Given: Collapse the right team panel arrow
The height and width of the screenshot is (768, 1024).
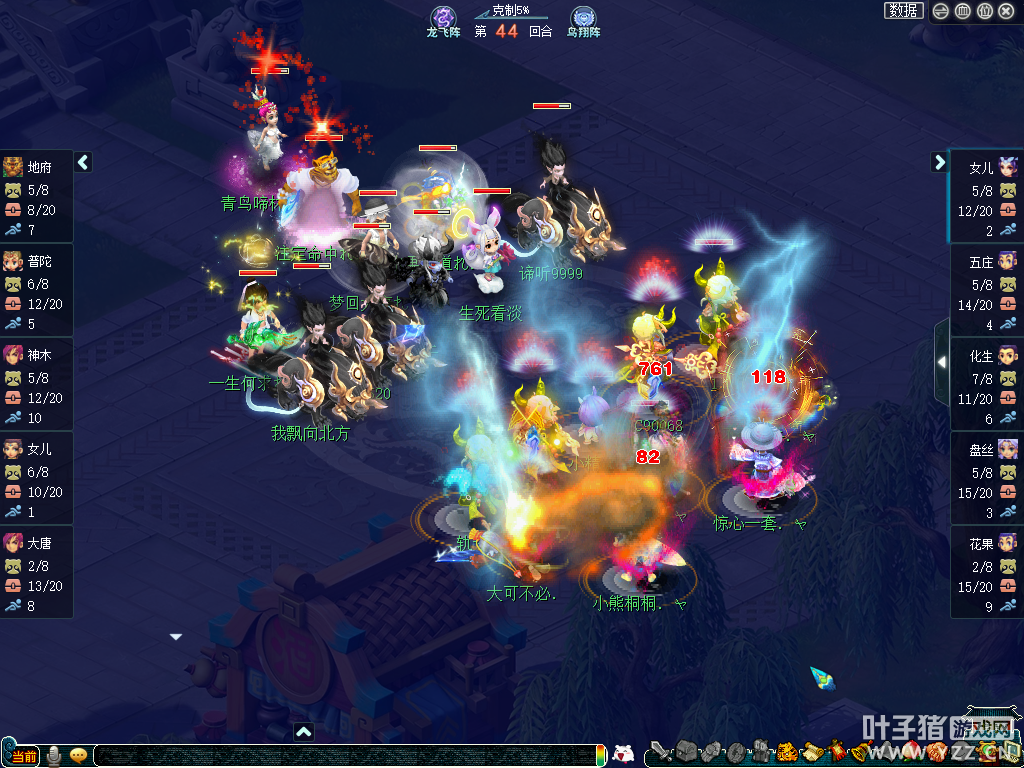Looking at the screenshot, I should coord(939,162).
